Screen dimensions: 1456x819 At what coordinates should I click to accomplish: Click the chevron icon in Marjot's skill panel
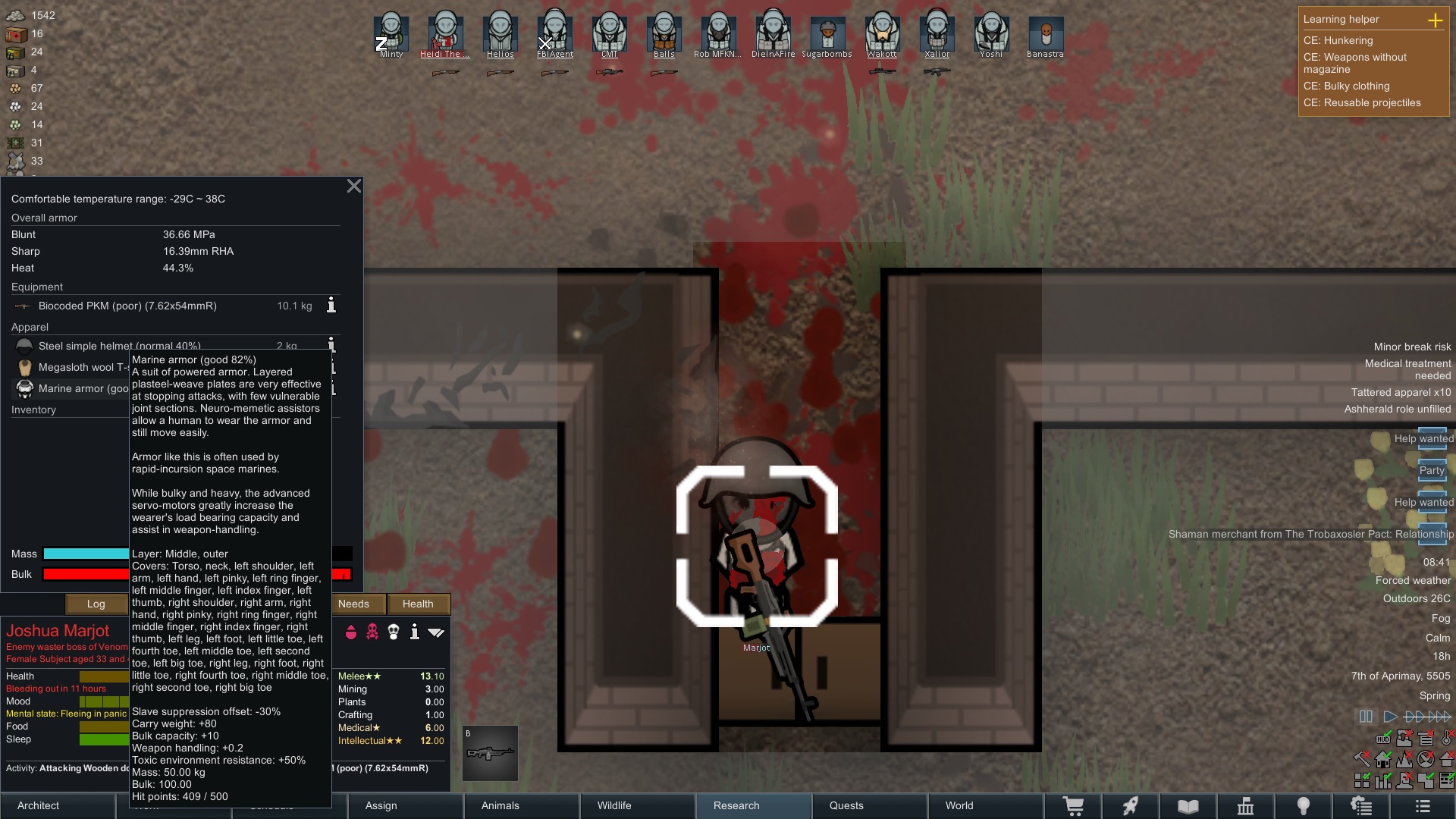pyautogui.click(x=435, y=632)
